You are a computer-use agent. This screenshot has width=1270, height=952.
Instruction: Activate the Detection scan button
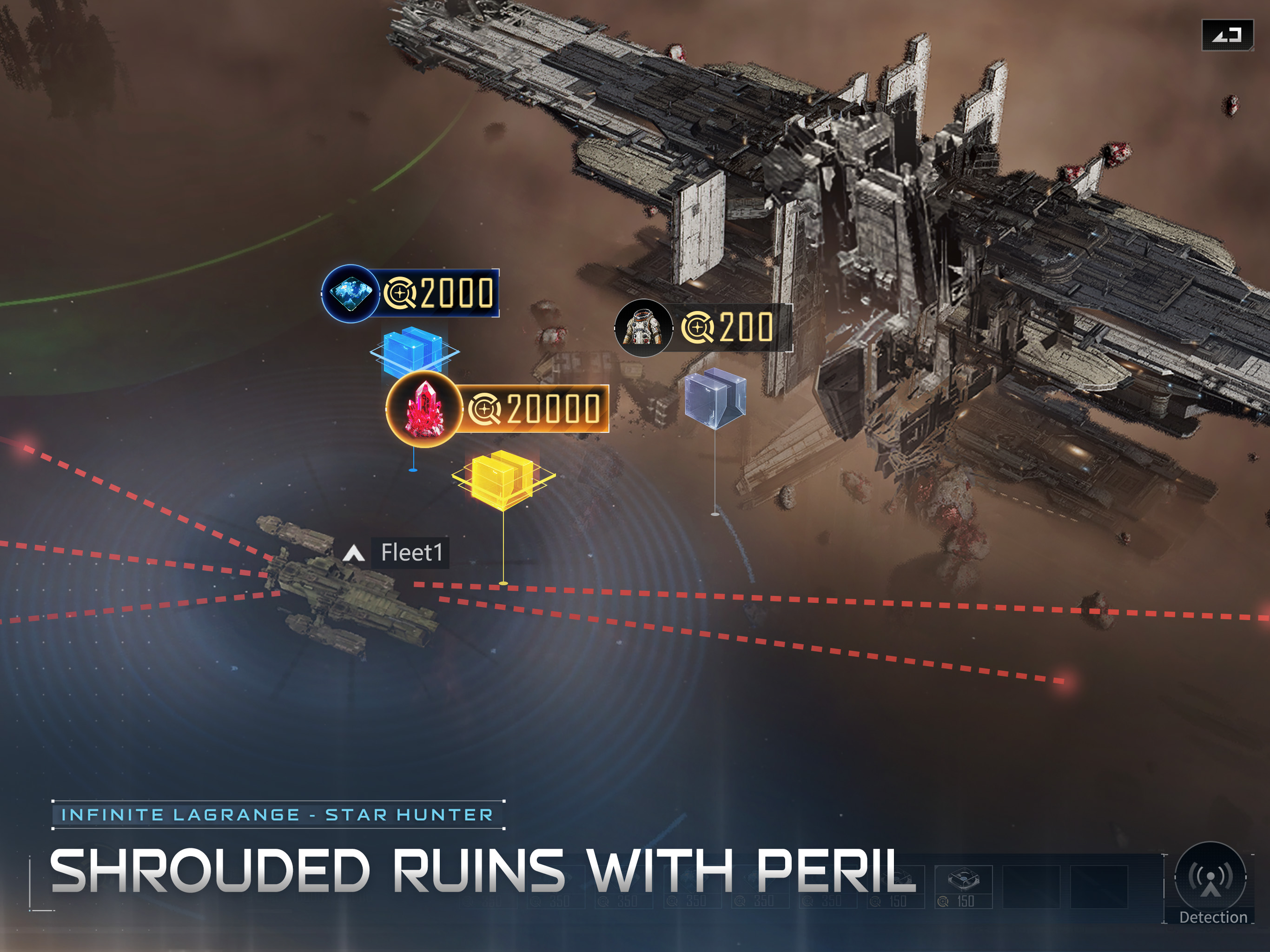point(1210,878)
